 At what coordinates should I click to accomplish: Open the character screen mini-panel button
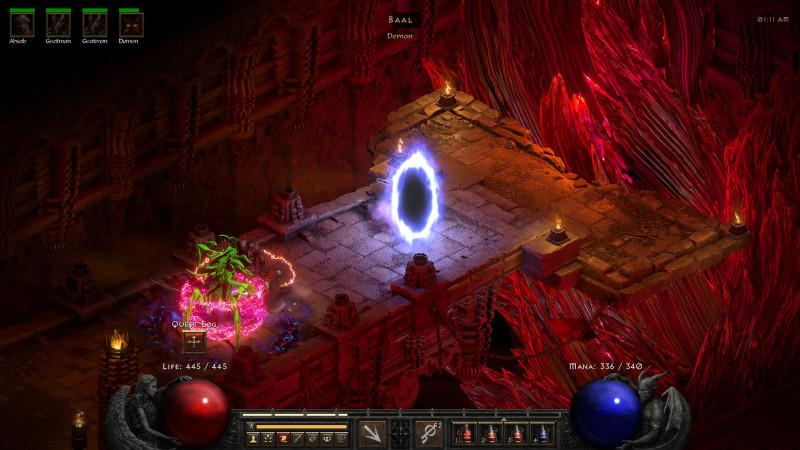click(x=253, y=438)
